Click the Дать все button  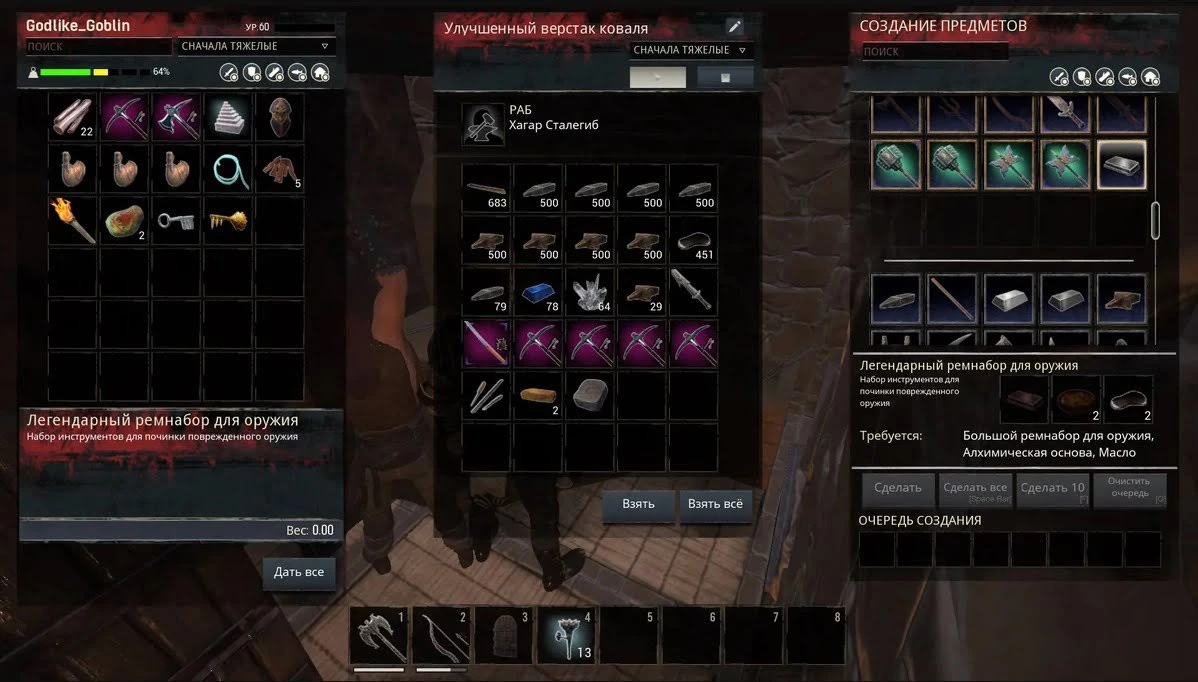click(299, 573)
